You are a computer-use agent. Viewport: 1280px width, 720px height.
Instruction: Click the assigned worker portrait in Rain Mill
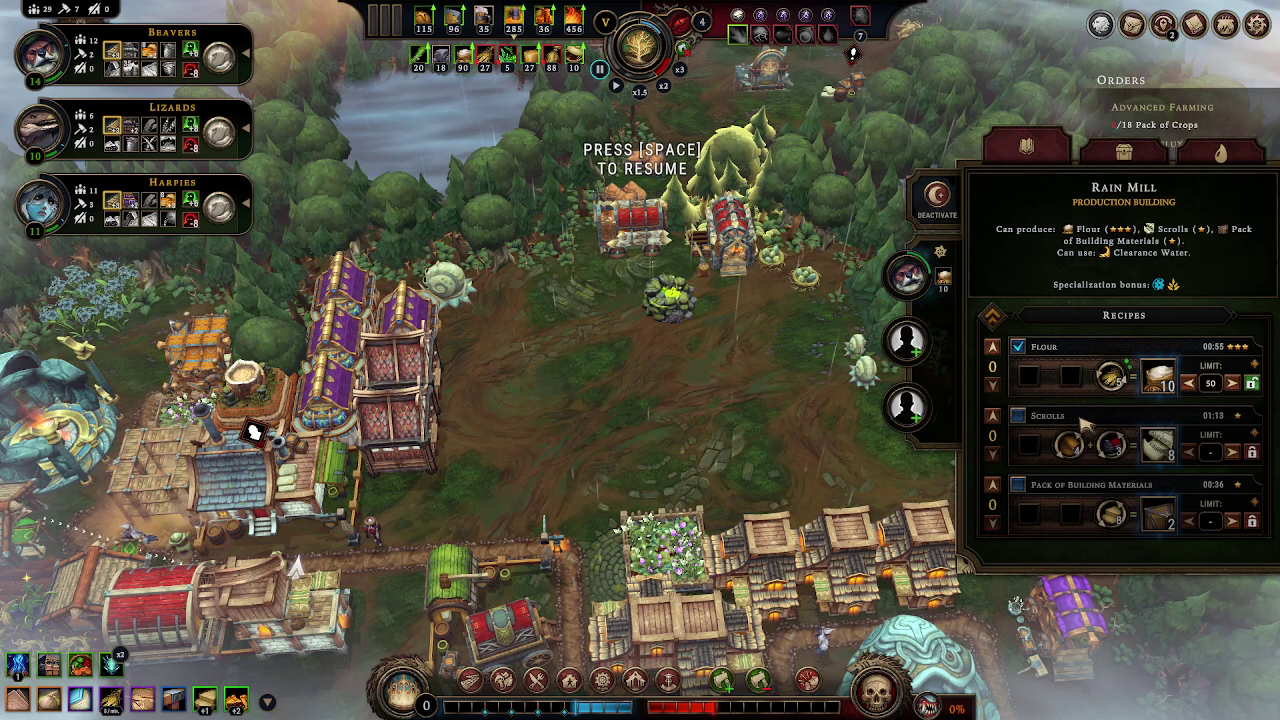coord(908,275)
